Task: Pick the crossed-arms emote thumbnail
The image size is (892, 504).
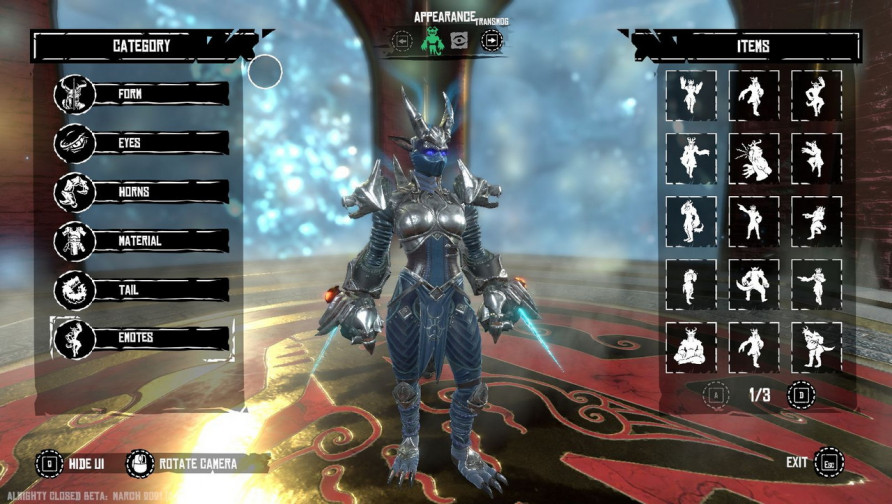Action: [691, 346]
